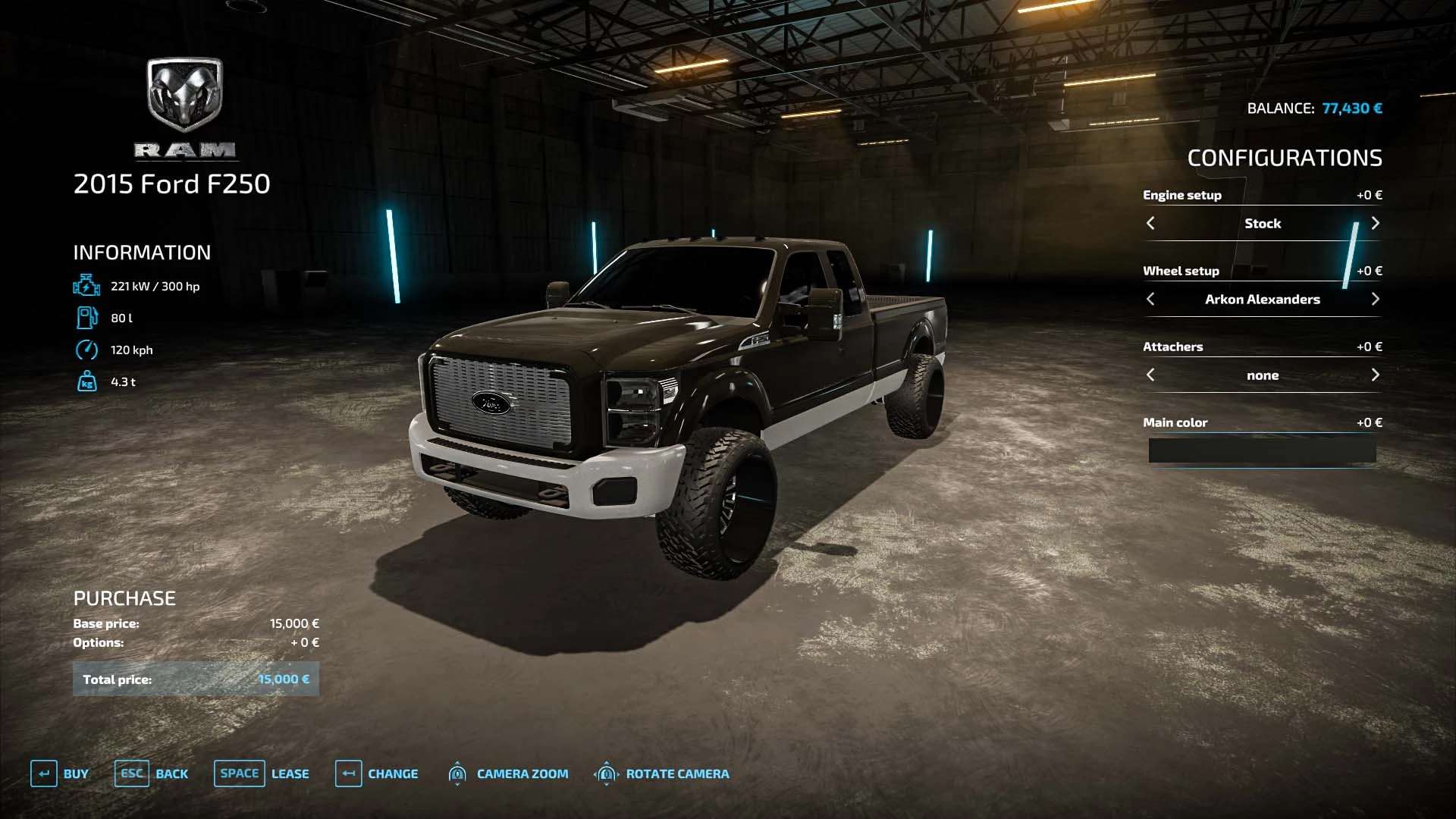The height and width of the screenshot is (819, 1456).
Task: Lease this truck instead
Action: click(262, 773)
